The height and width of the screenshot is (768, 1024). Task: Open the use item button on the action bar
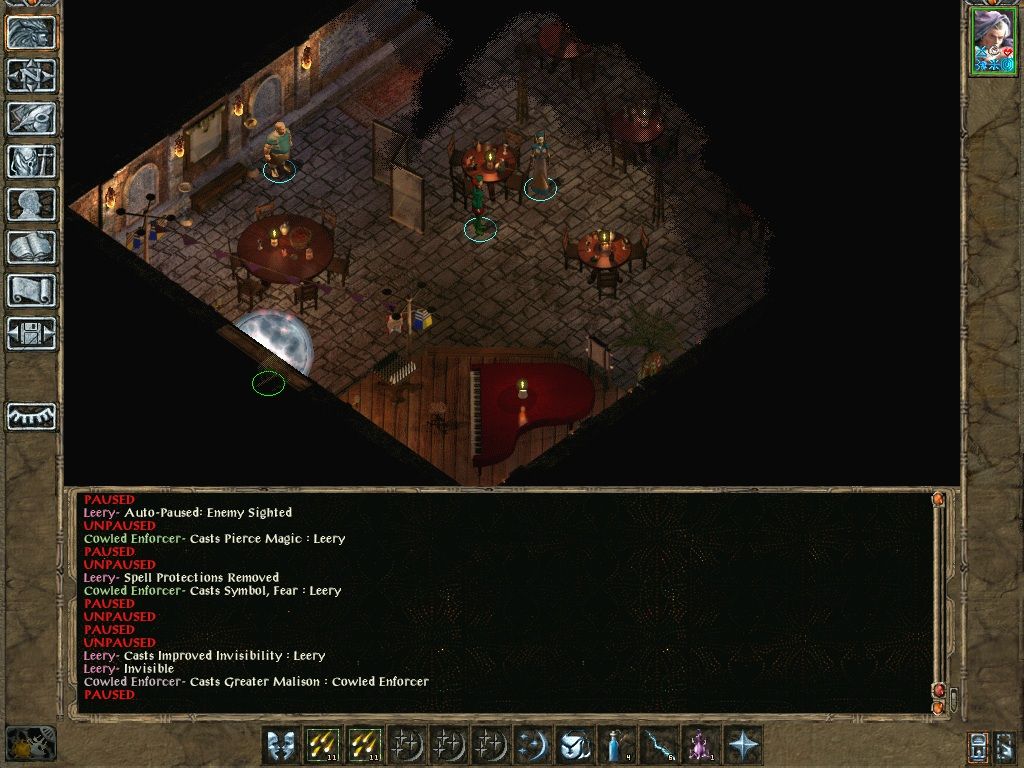(575, 745)
